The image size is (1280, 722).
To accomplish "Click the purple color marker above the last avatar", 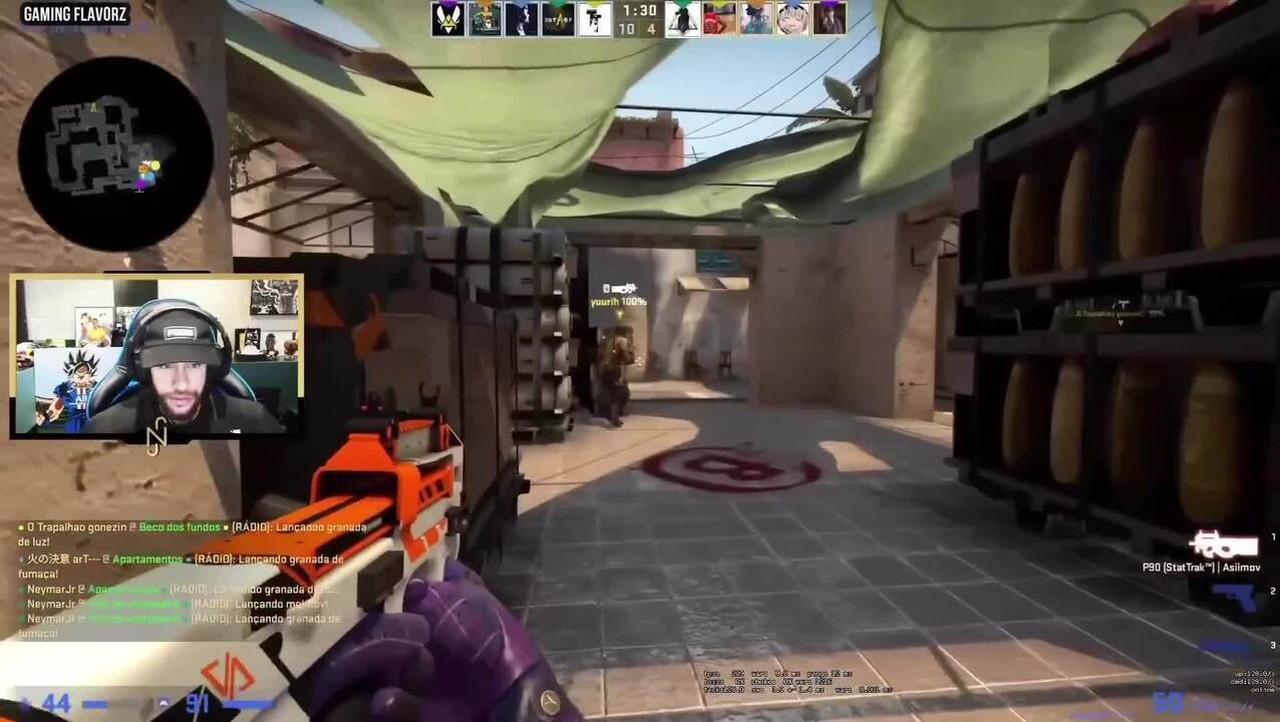I will coord(831,4).
